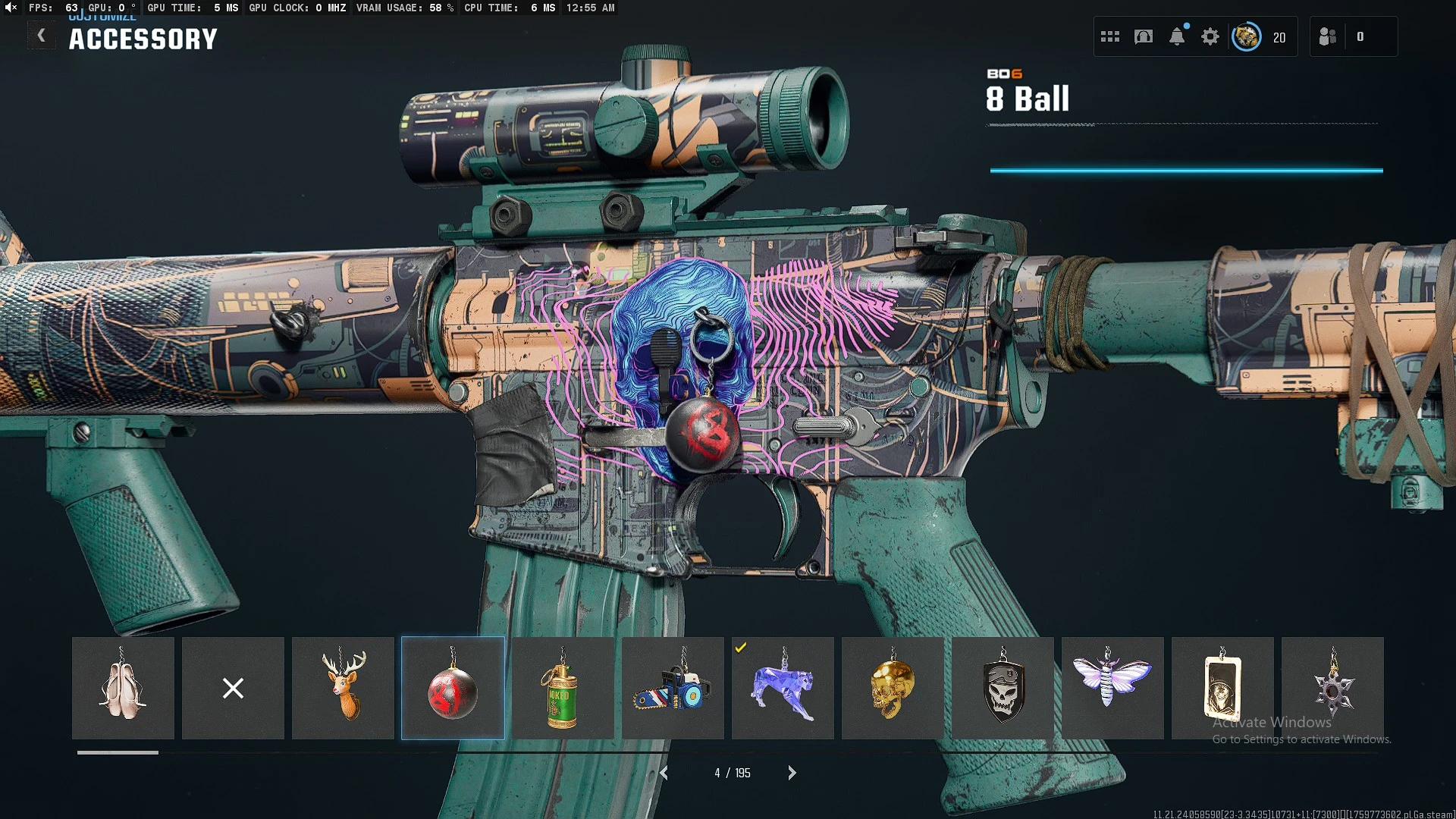Select the purple crystal panther charm
Screen dimensions: 1456x819
783,688
